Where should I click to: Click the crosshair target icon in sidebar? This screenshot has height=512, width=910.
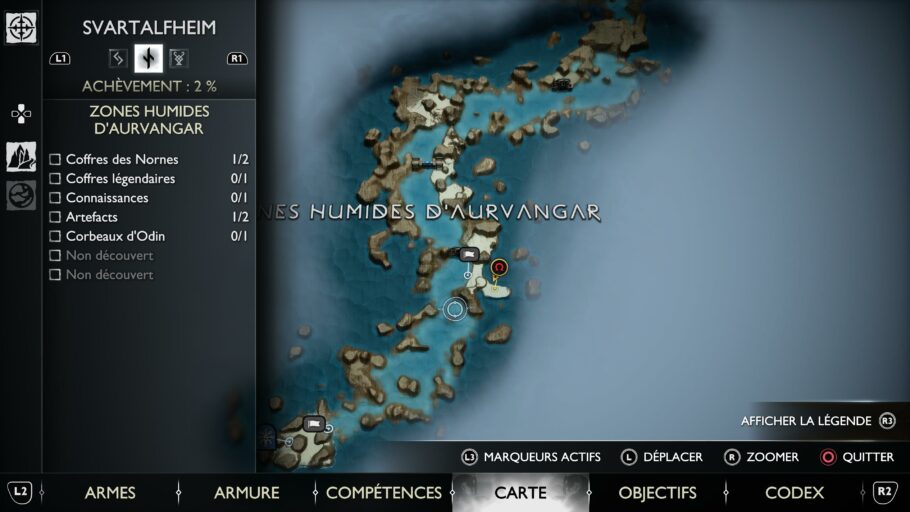coord(21,27)
